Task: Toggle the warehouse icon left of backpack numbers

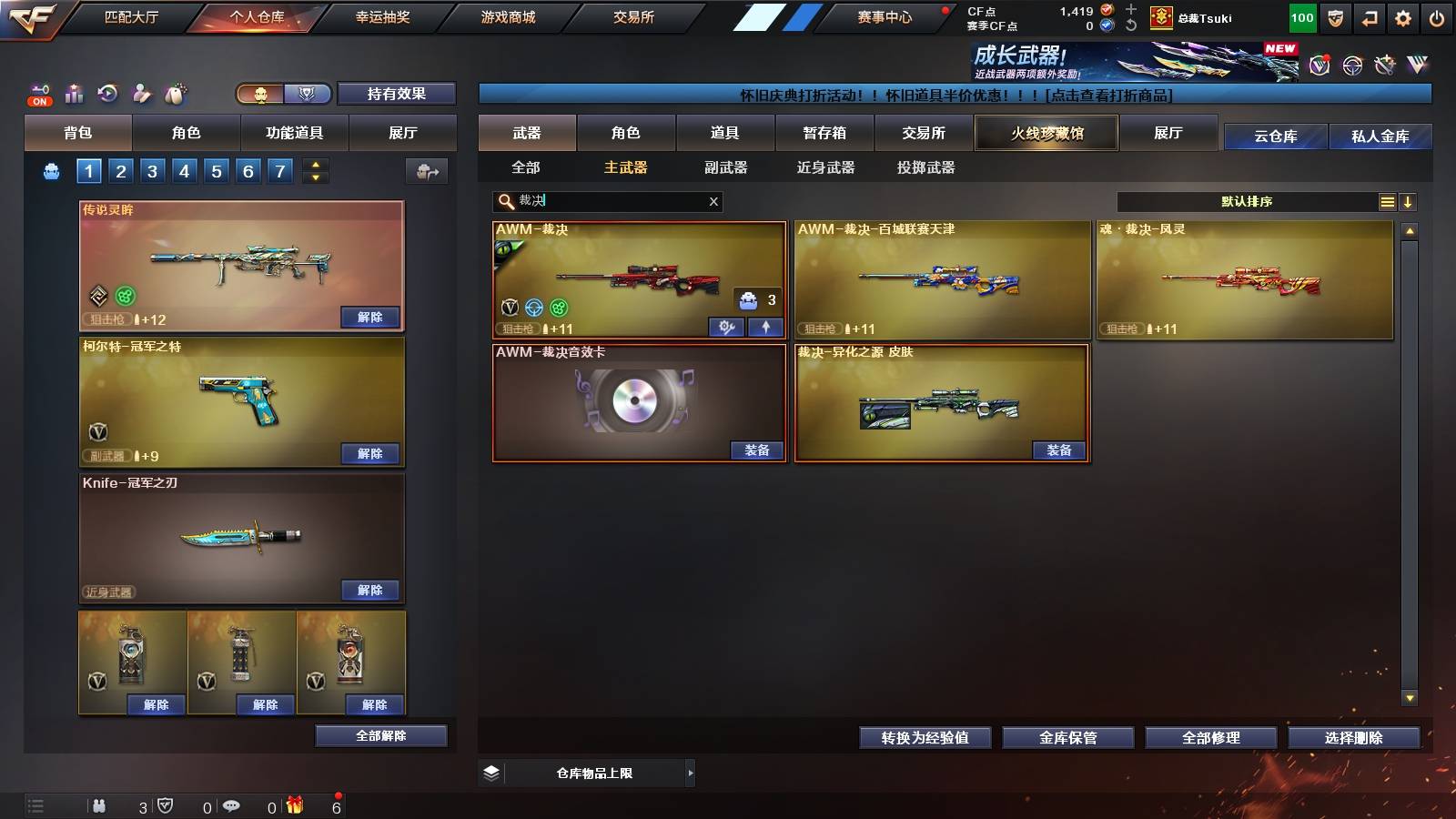Action: (x=52, y=170)
